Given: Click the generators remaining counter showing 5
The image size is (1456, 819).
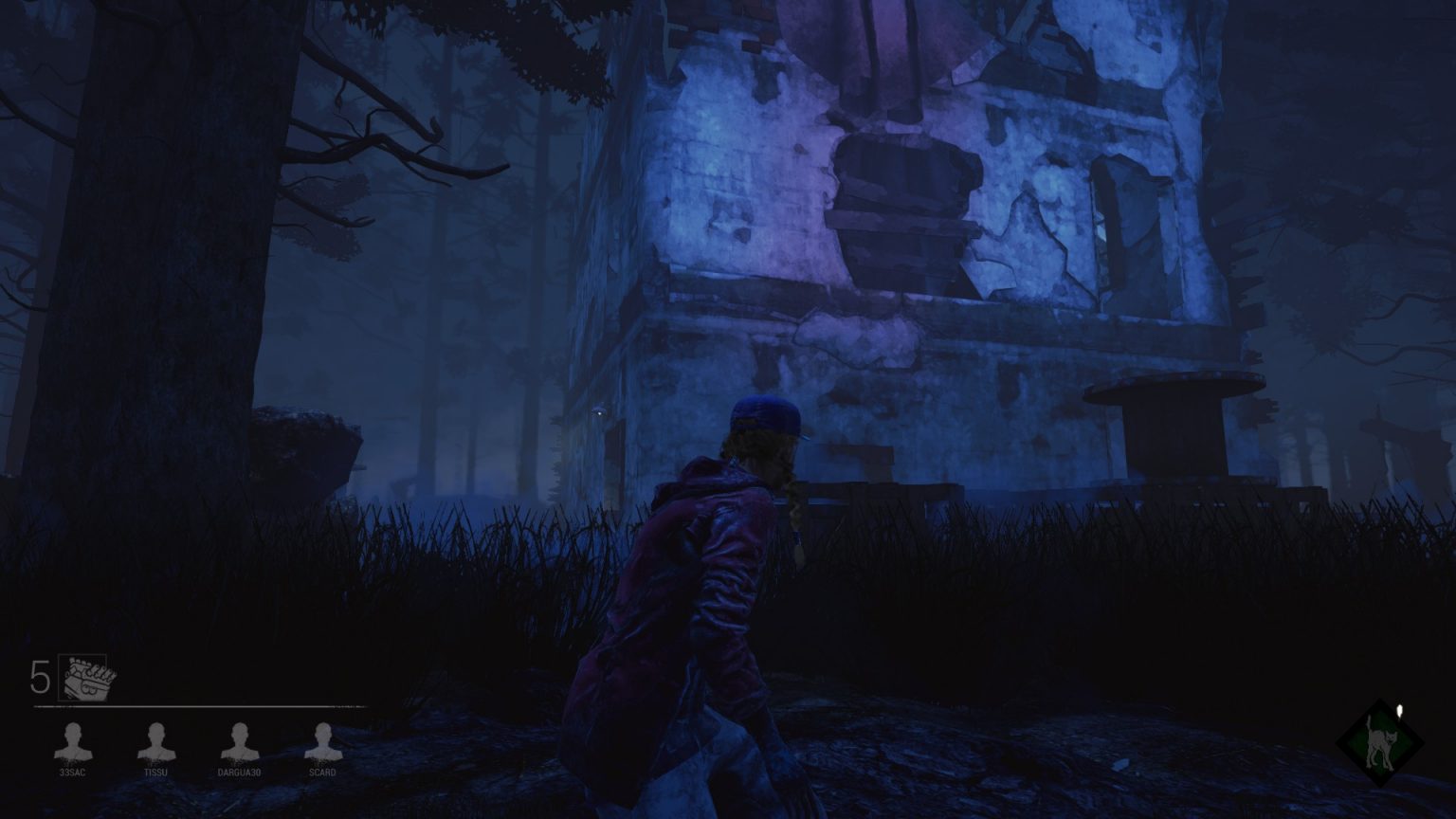Looking at the screenshot, I should coord(42,675).
